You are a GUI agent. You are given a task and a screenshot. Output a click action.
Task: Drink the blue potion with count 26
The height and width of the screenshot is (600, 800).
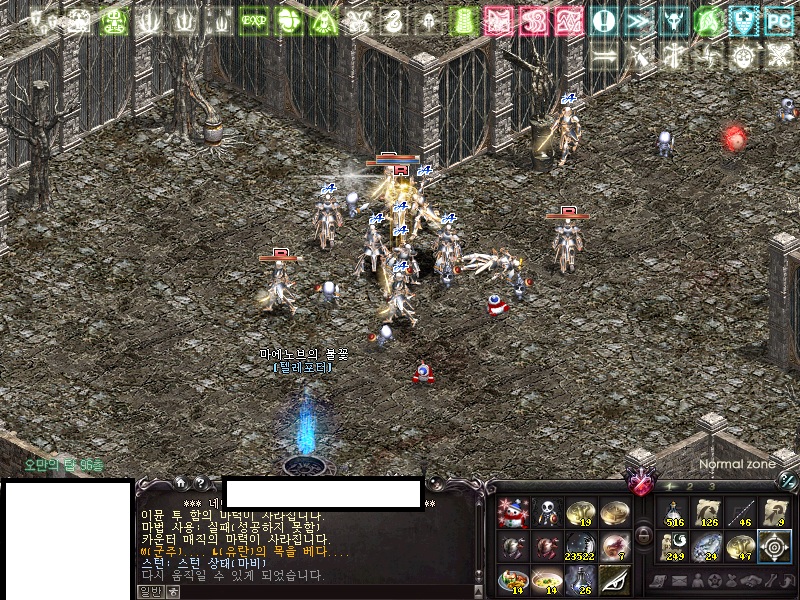click(x=581, y=579)
